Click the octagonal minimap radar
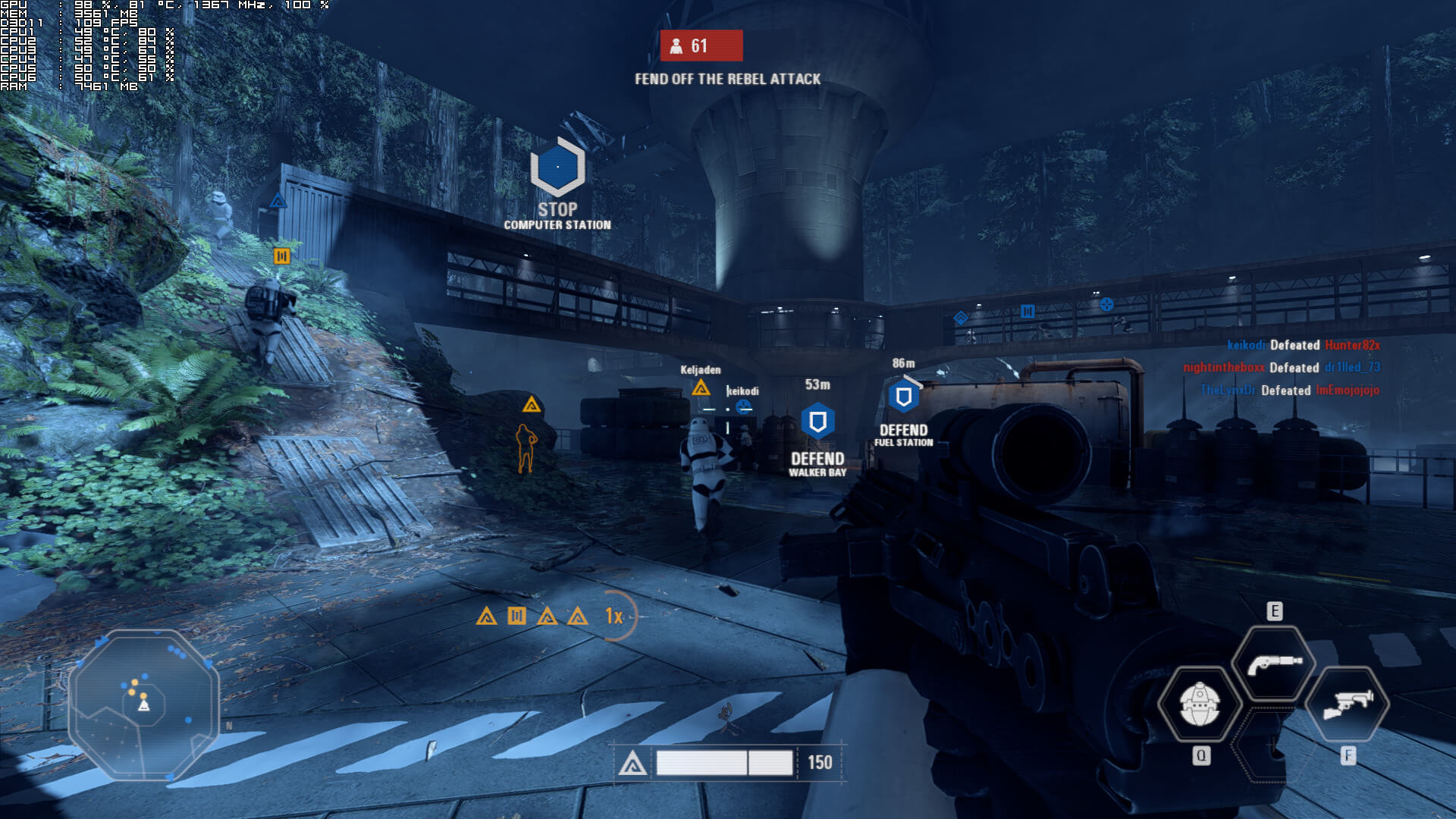The height and width of the screenshot is (819, 1456). (x=143, y=704)
